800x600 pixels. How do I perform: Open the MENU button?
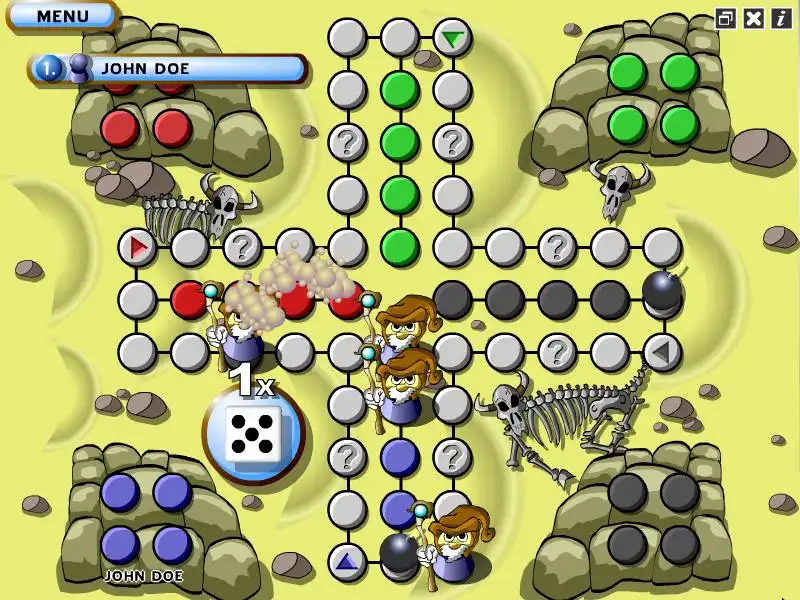coord(62,15)
